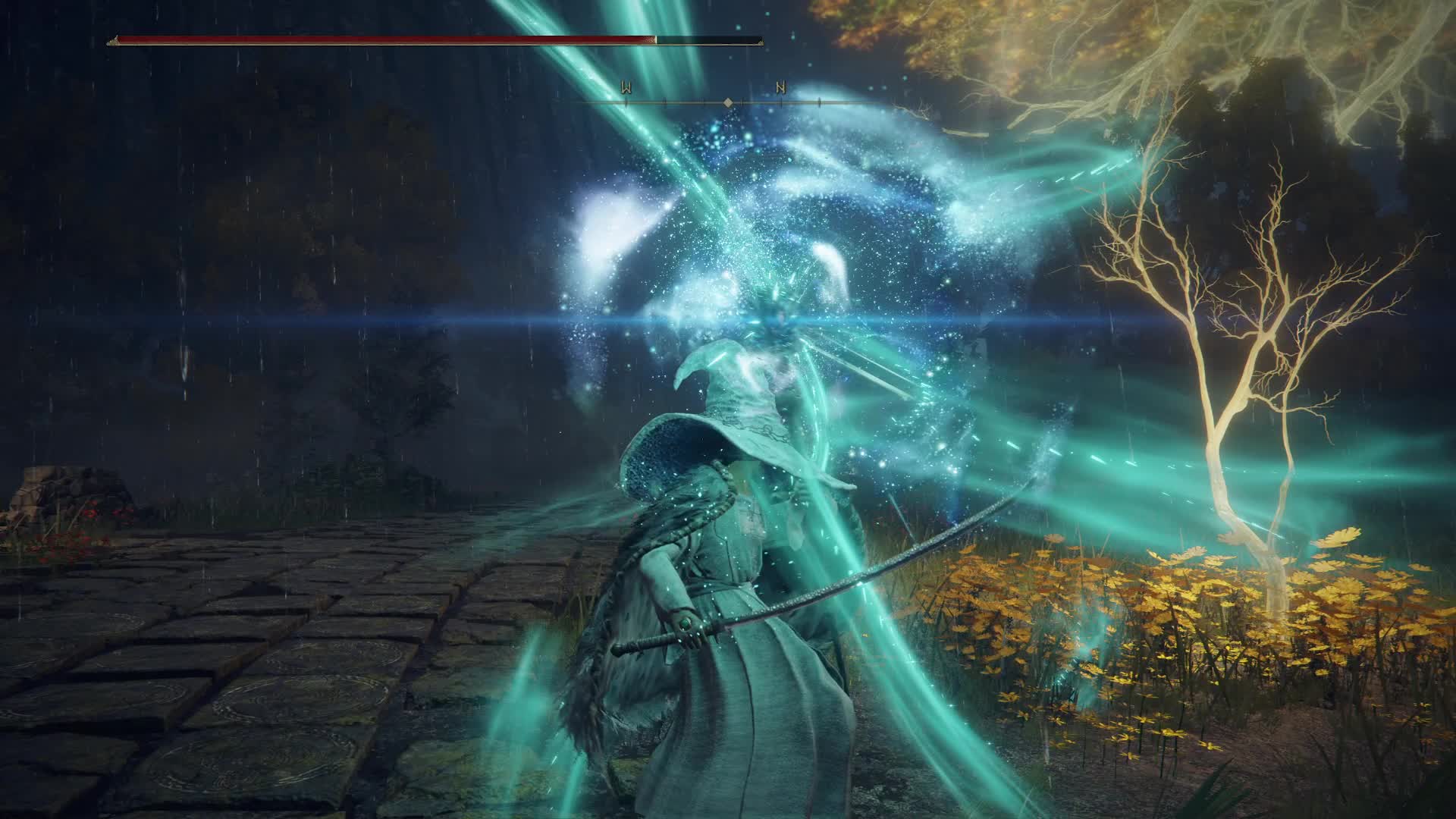Click the W marker on the compass
This screenshot has height=819, width=1456.
[626, 88]
